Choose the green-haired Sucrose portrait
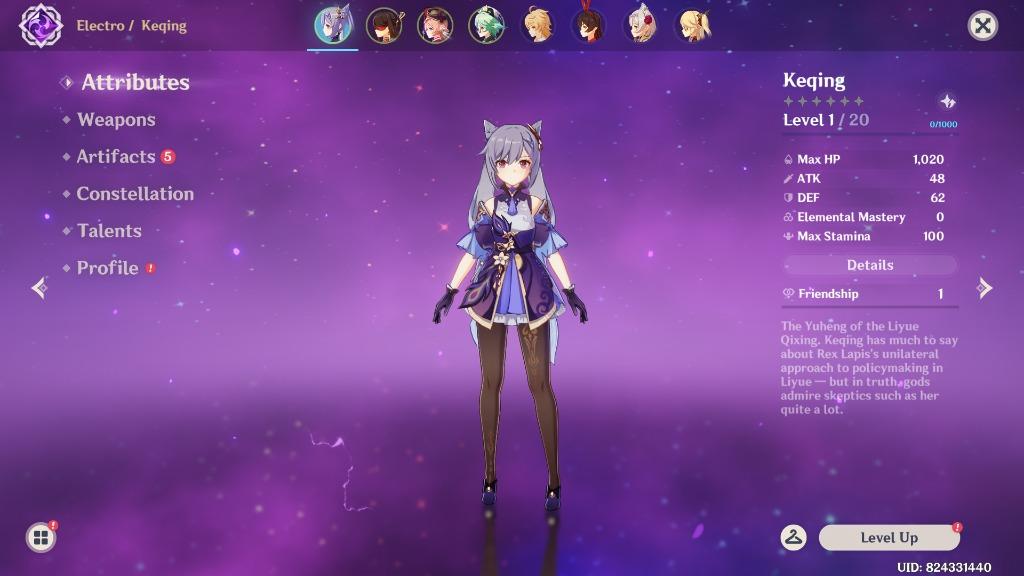This screenshot has height=576, width=1024. point(486,26)
